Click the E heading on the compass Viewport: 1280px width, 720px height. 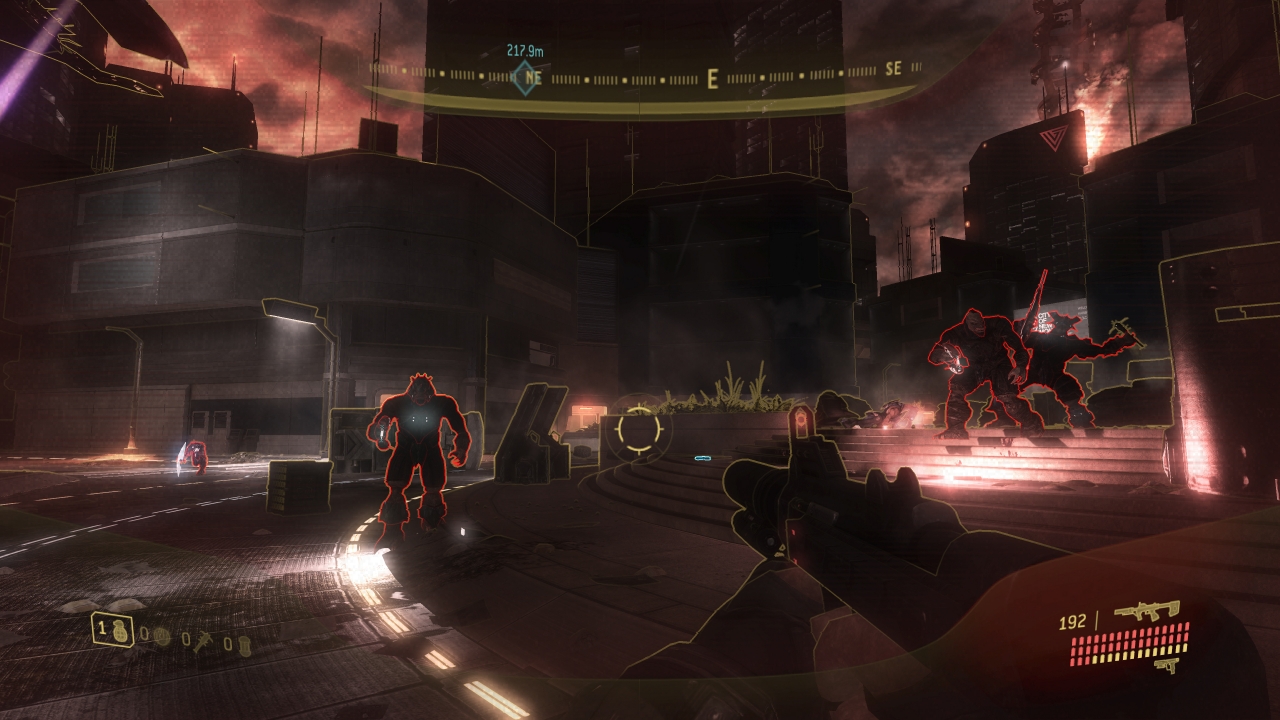coord(713,79)
